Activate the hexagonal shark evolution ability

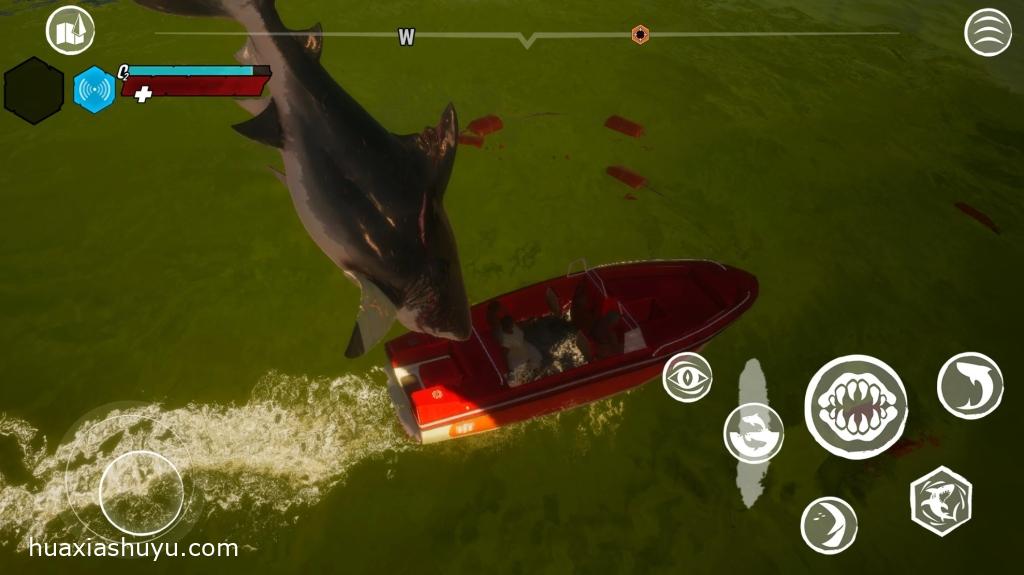(941, 501)
